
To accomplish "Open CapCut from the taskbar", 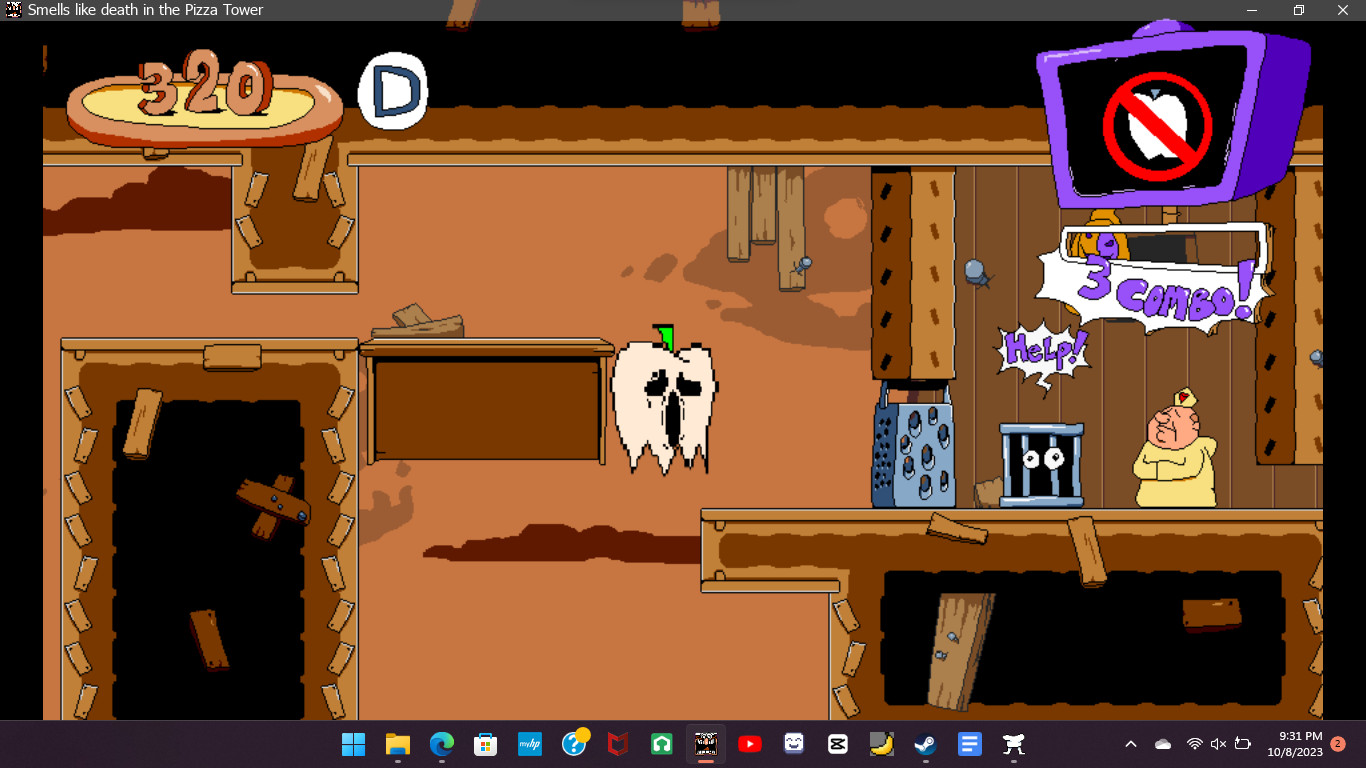I will pos(836,744).
